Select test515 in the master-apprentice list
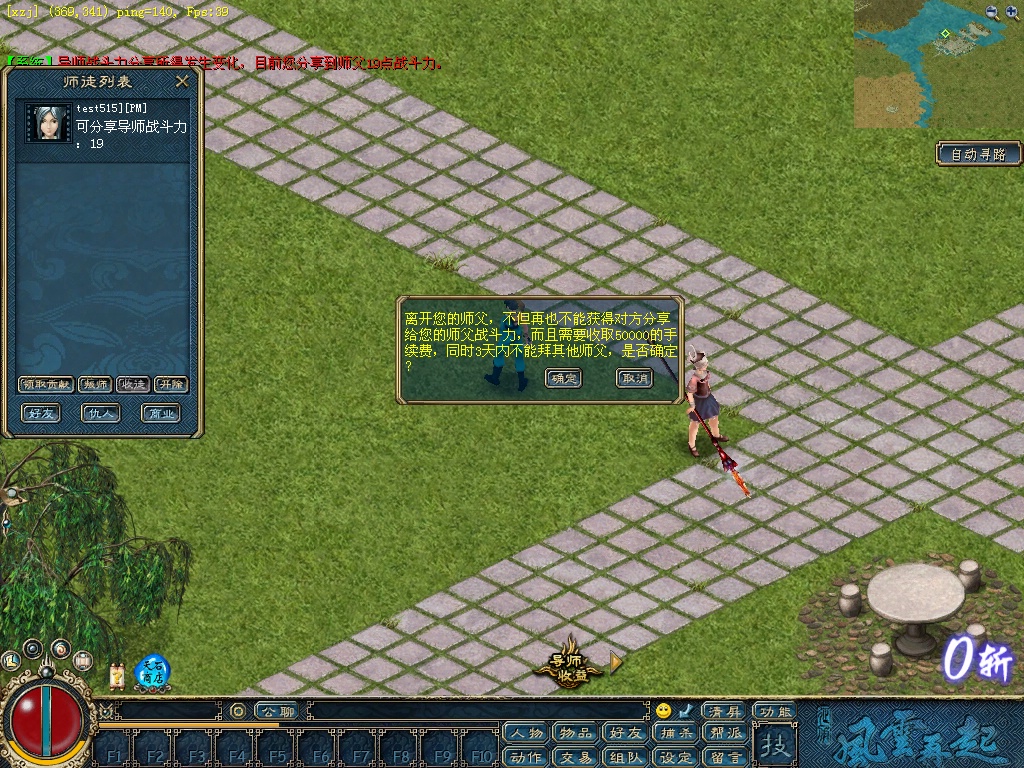This screenshot has height=768, width=1024. [x=105, y=125]
